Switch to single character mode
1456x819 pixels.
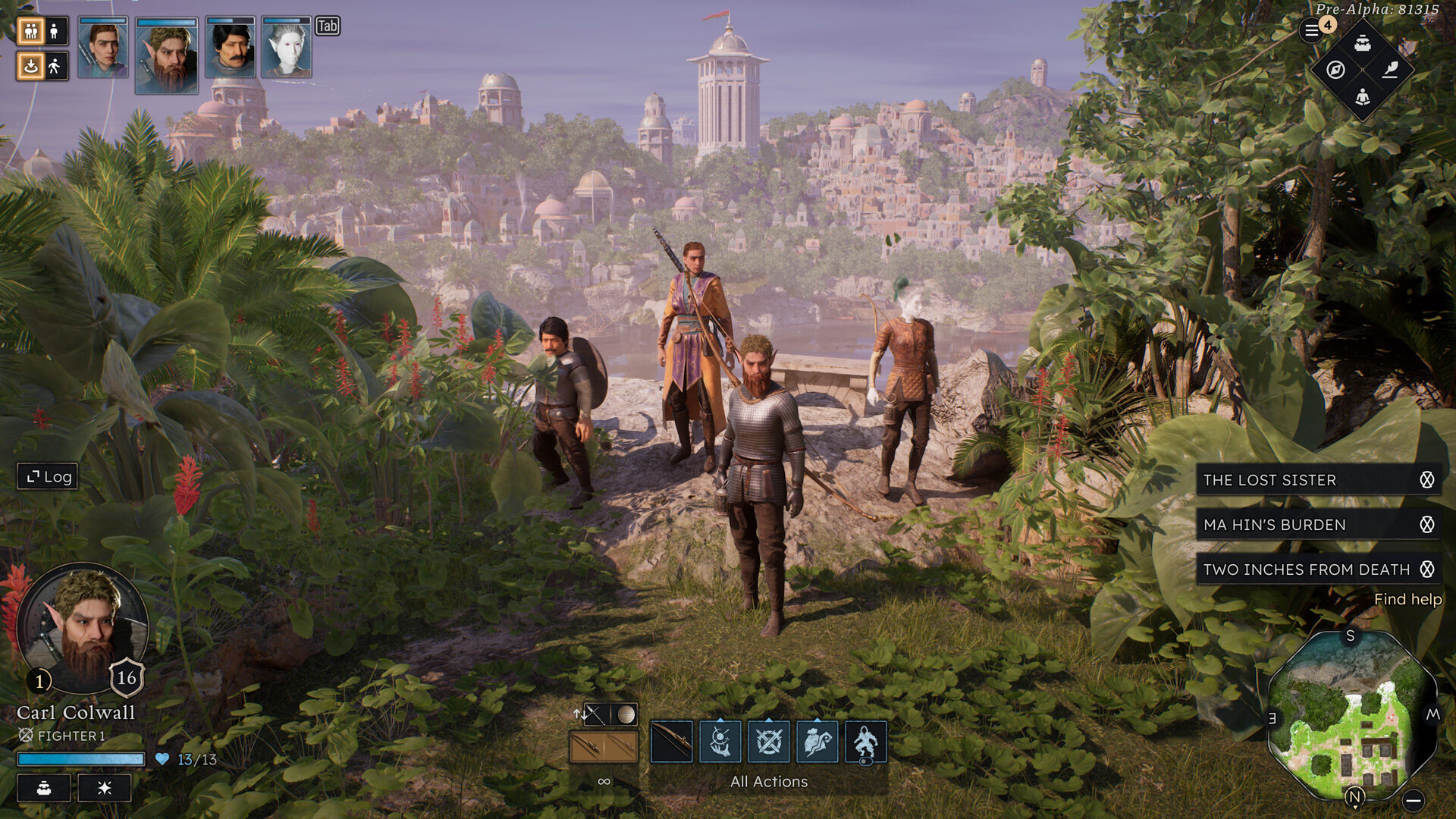coord(53,32)
